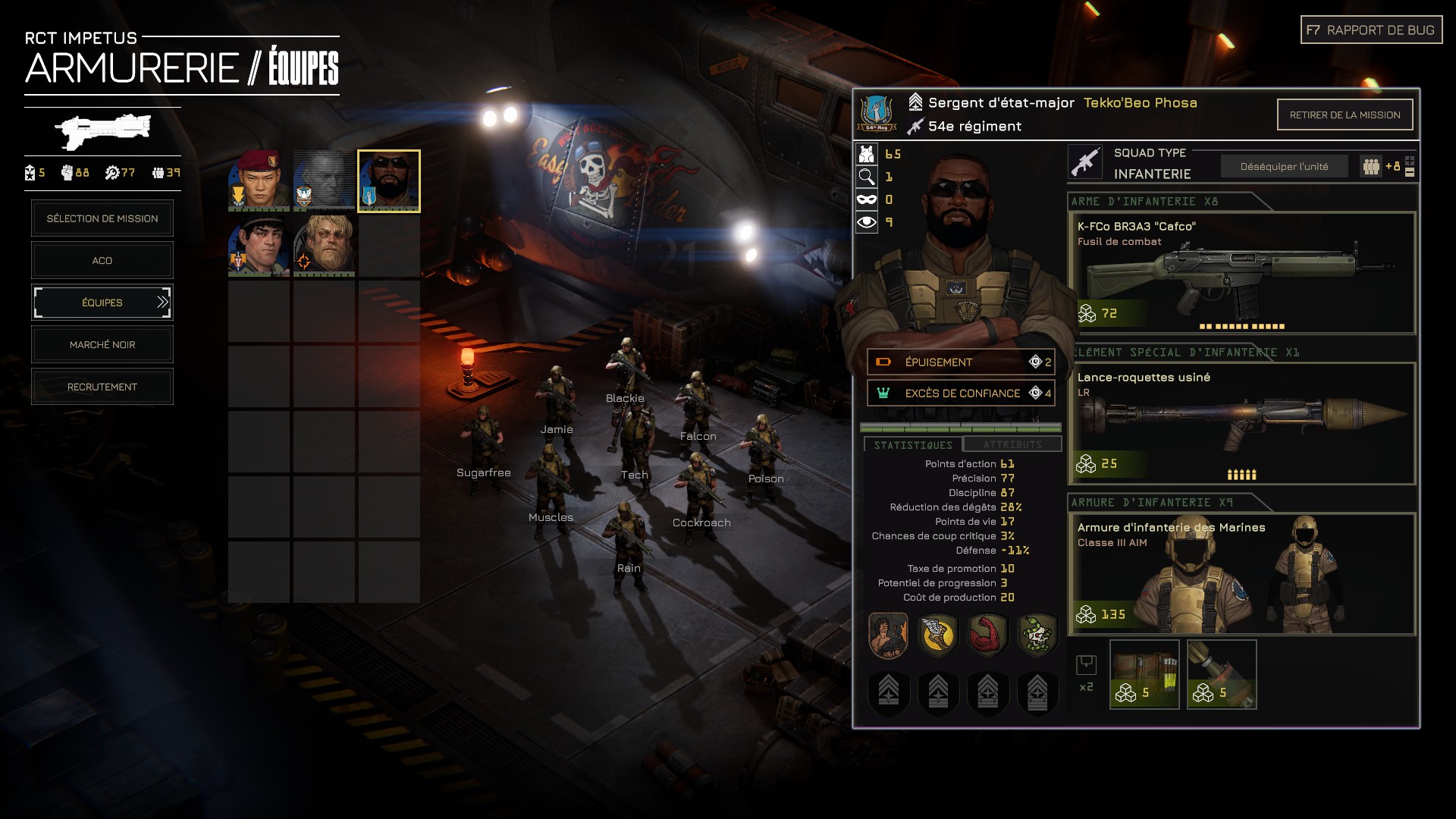Select the K-FCo BR3A3 Cafco rifle slot
Image resolution: width=1456 pixels, height=819 pixels.
coord(1241,273)
